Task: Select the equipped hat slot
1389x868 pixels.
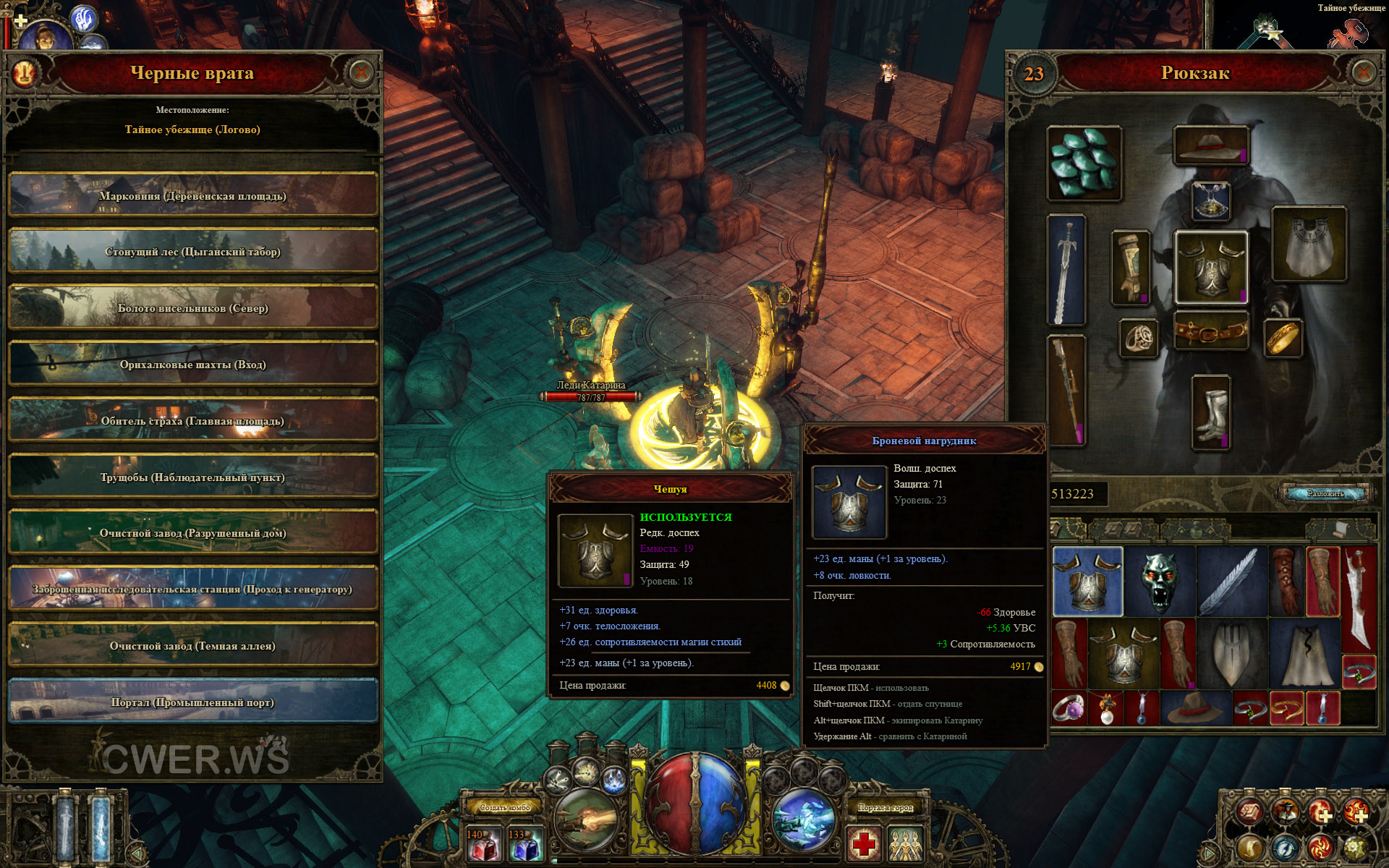Action: point(1211,145)
